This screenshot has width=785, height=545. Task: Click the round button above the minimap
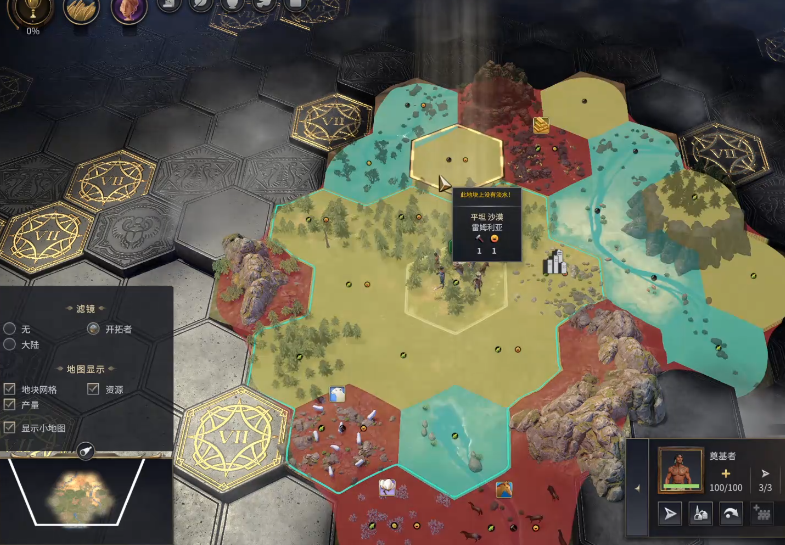pos(86,451)
